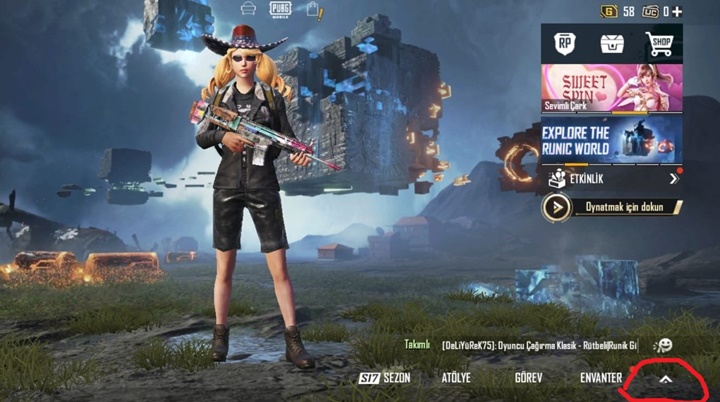720x402 pixels.
Task: Open the Envanter inventory menu
Action: pyautogui.click(x=601, y=378)
